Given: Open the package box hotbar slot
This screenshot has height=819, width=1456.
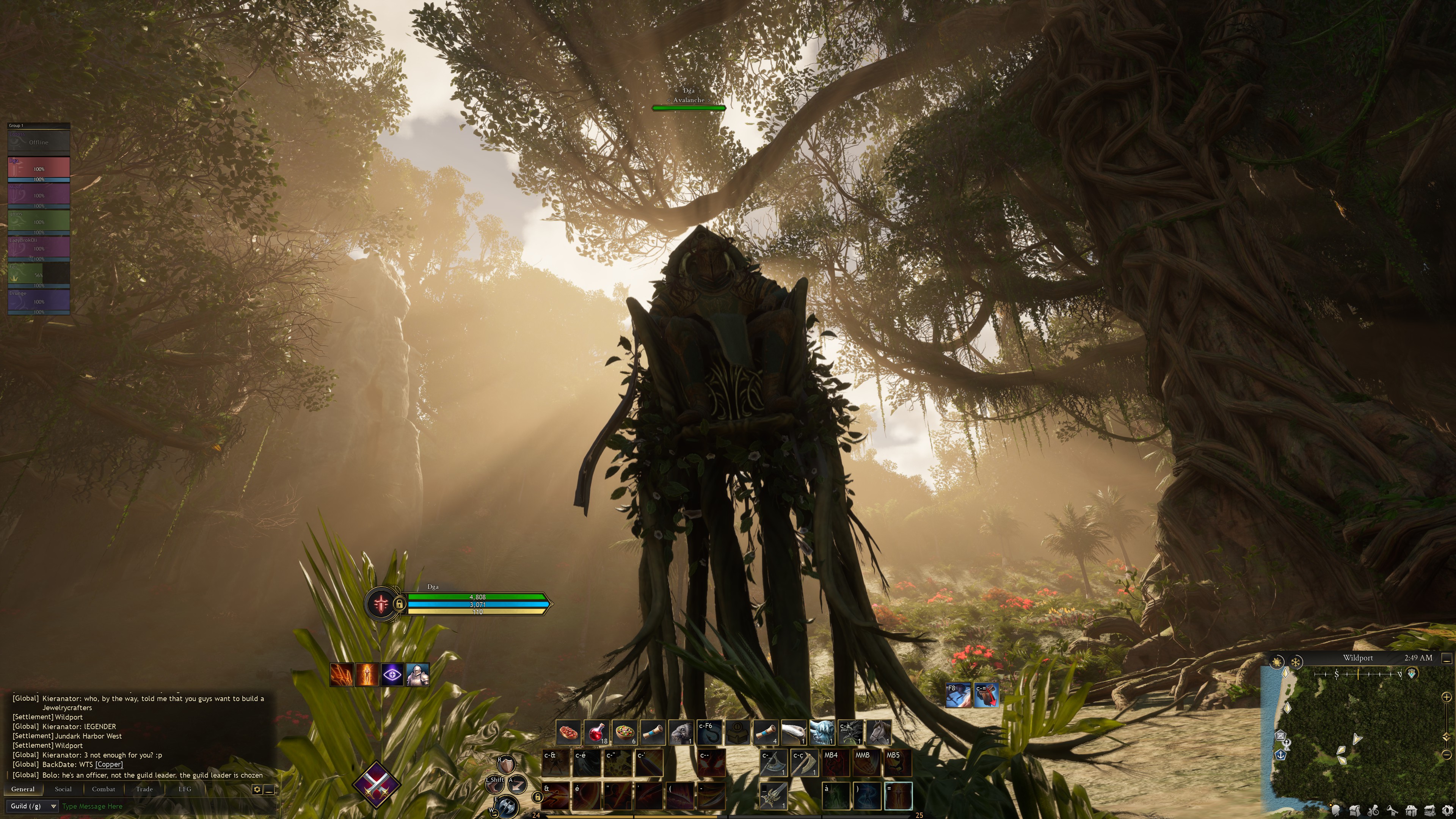Looking at the screenshot, I should click(737, 733).
